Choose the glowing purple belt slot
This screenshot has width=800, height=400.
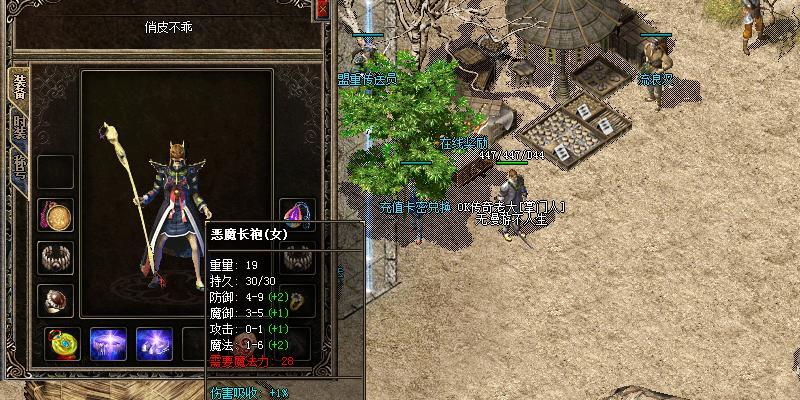coord(109,344)
